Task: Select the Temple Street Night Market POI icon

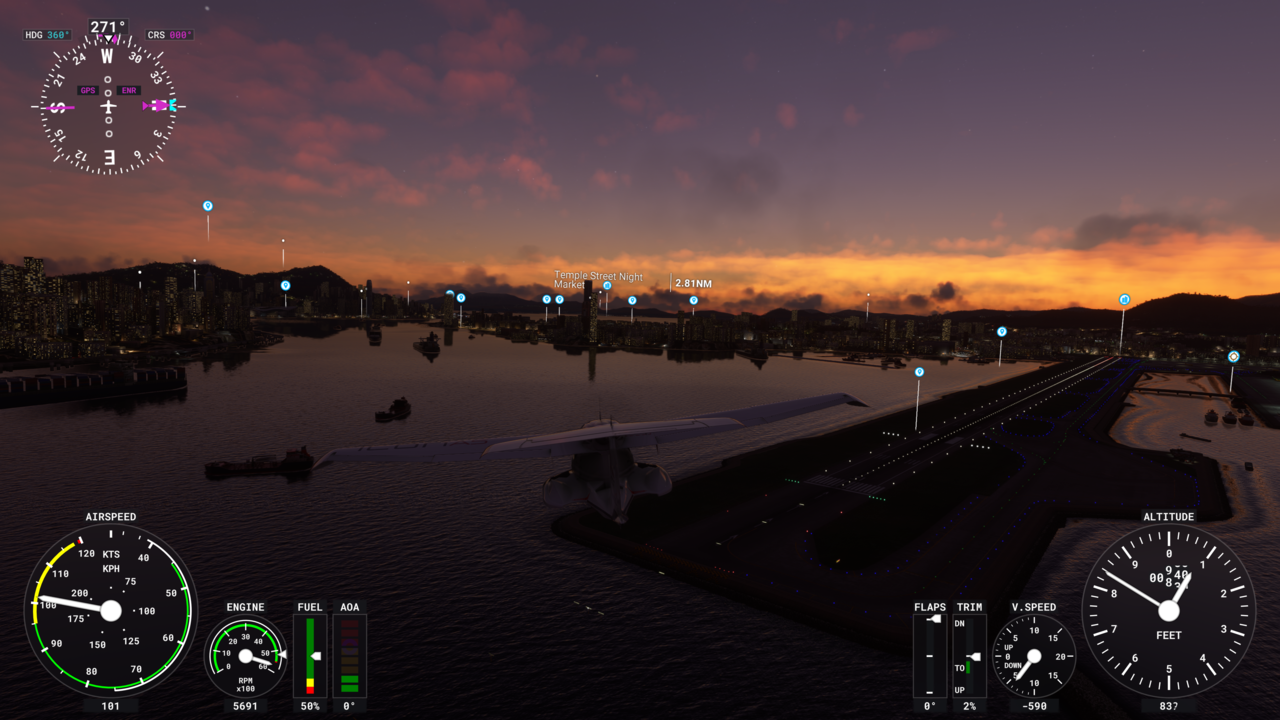Action: [607, 285]
